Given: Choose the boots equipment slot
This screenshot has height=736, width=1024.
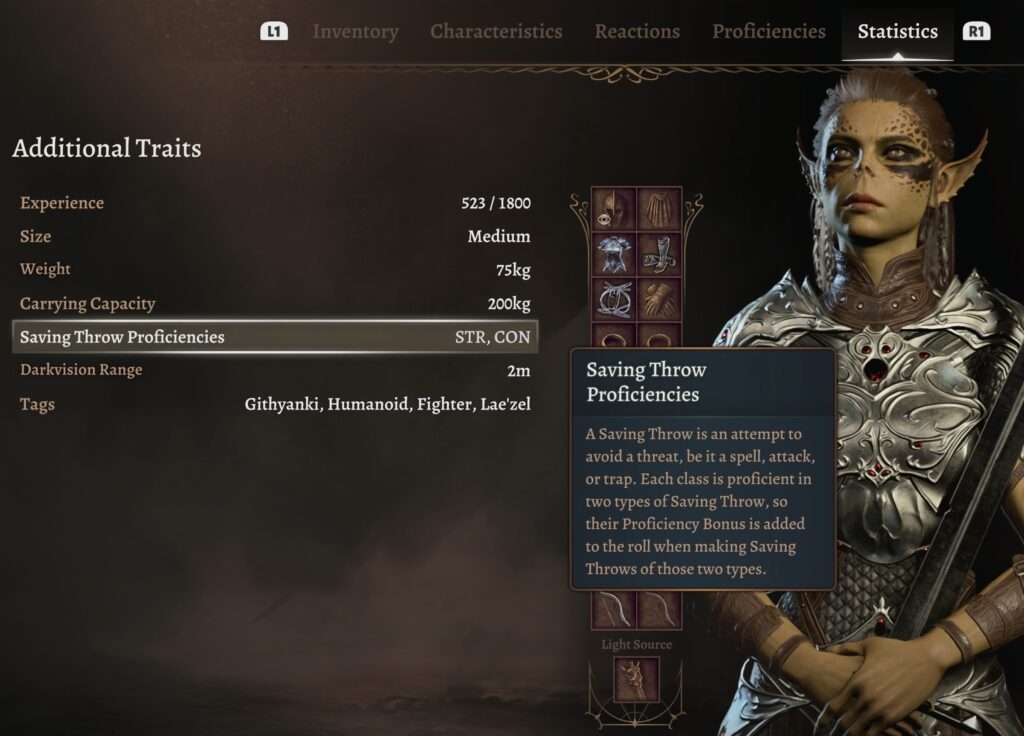Looking at the screenshot, I should pyautogui.click(x=659, y=254).
